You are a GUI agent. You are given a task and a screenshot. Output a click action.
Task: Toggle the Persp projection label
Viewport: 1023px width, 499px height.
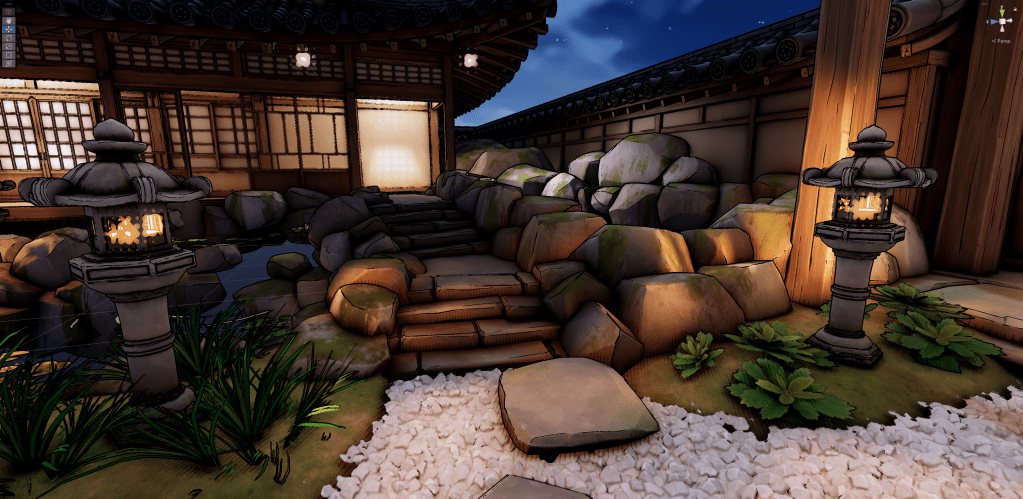[1001, 41]
